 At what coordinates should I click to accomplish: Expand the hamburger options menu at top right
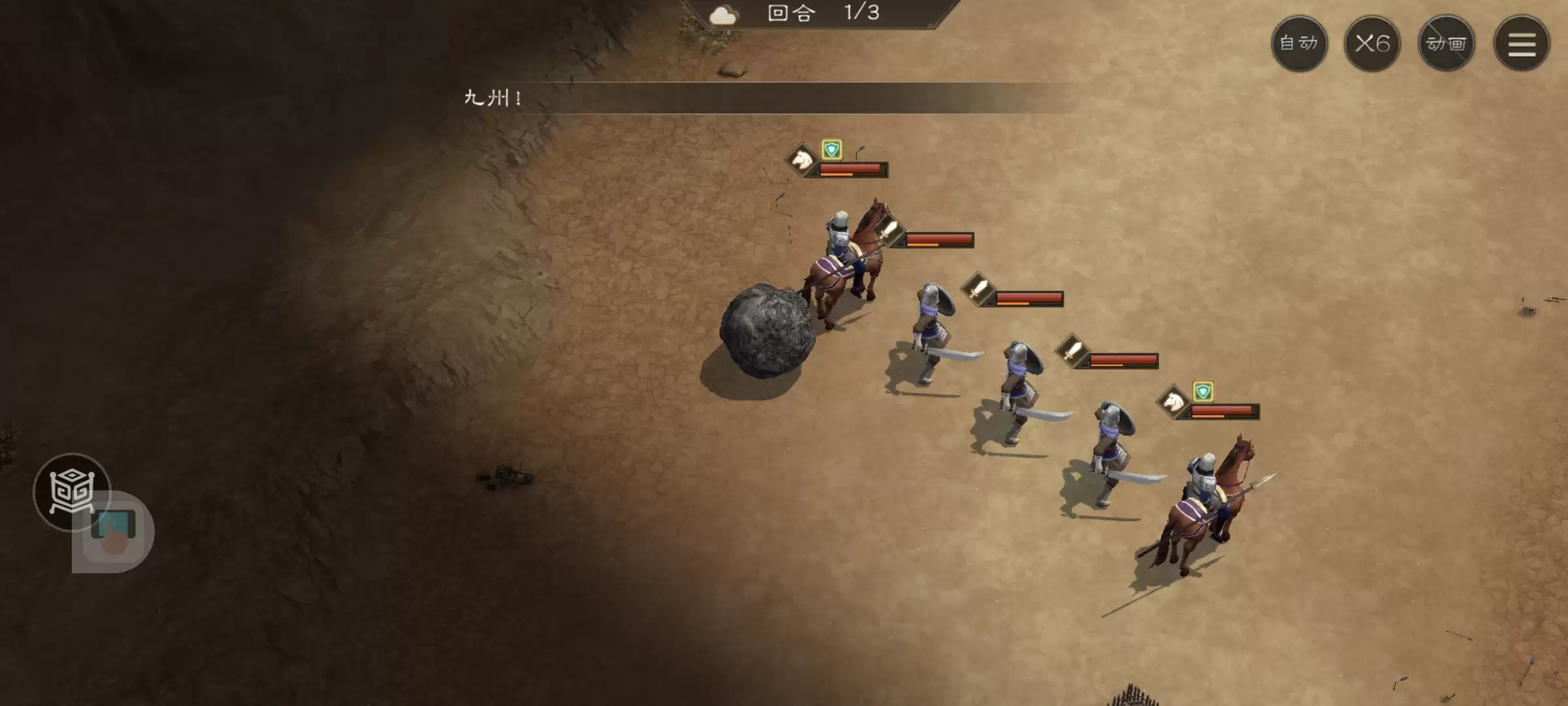click(1521, 42)
